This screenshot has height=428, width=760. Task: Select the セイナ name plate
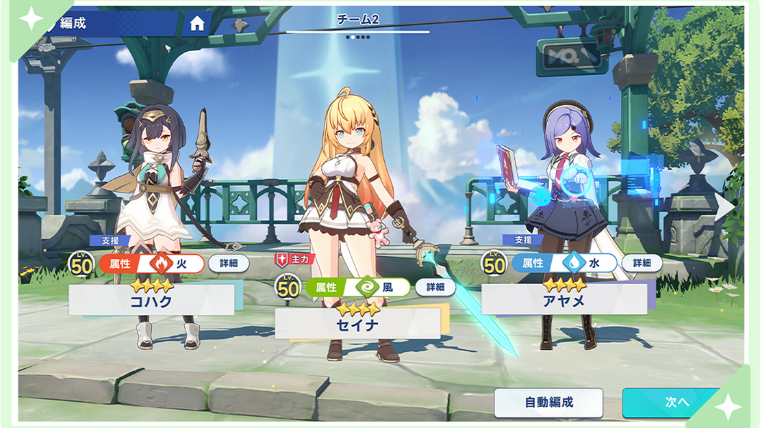[357, 323]
